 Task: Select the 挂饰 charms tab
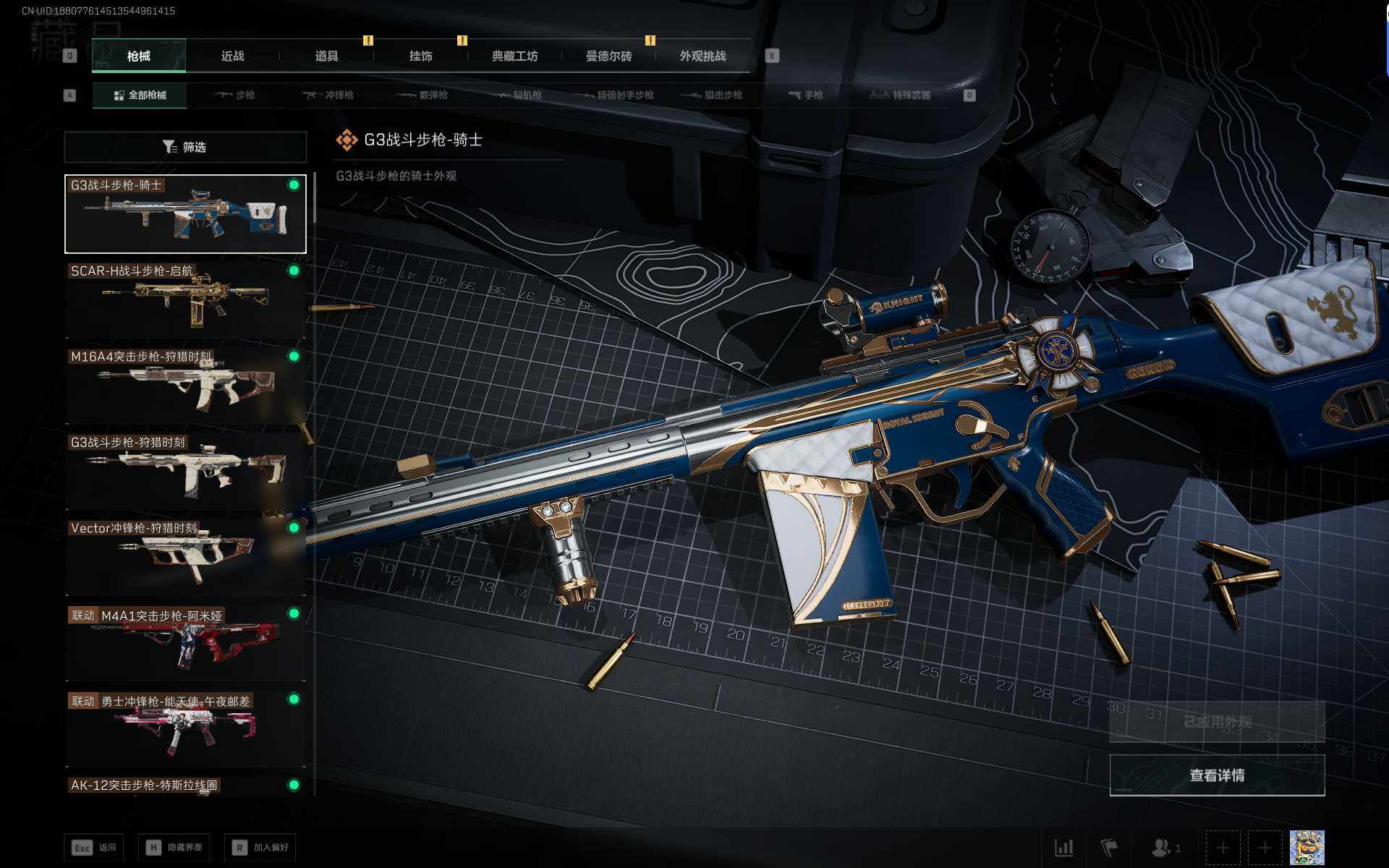click(420, 56)
